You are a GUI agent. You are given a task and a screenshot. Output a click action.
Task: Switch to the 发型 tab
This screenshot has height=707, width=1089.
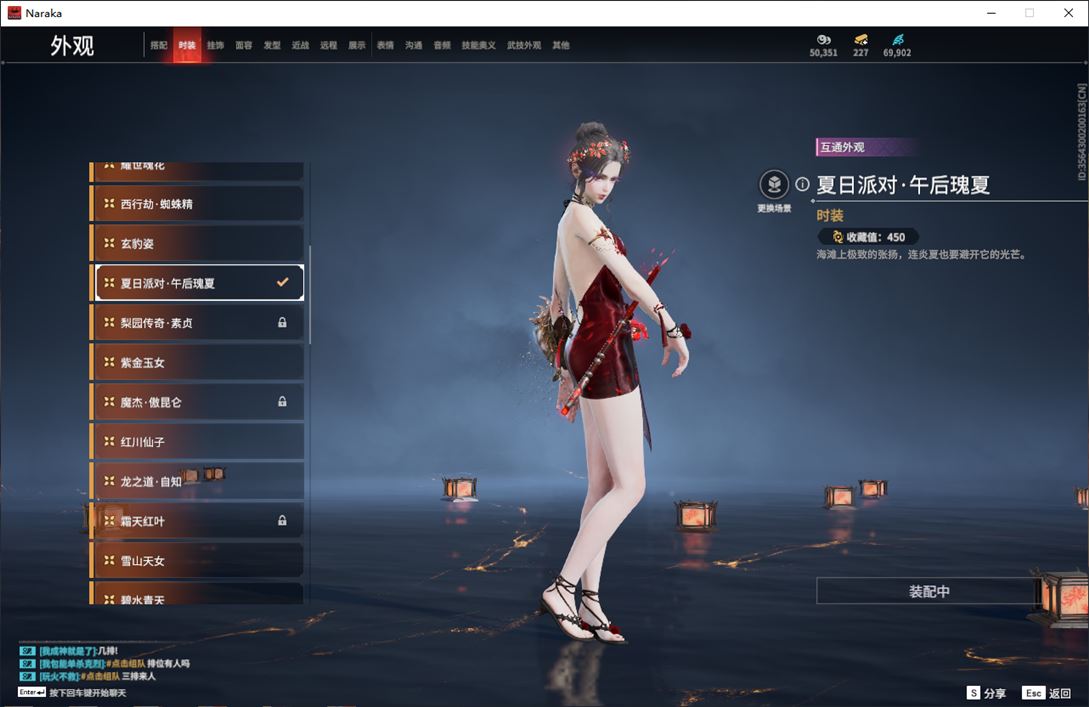pyautogui.click(x=272, y=46)
